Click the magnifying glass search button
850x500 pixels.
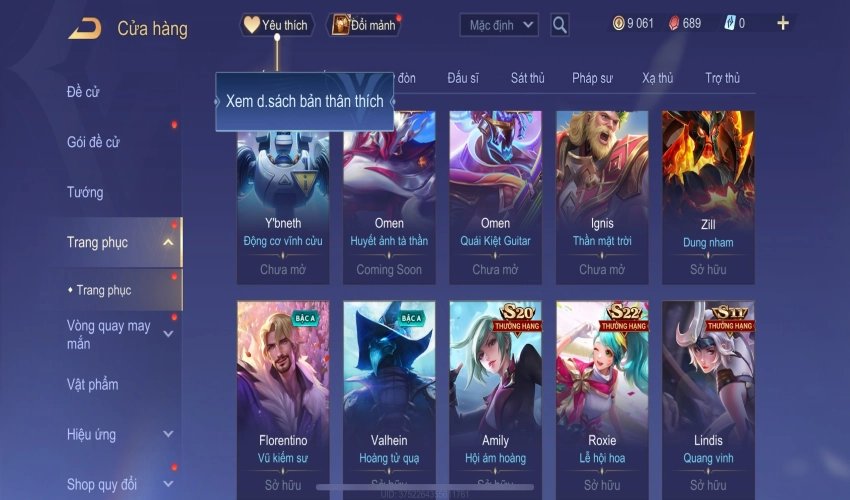click(x=560, y=25)
